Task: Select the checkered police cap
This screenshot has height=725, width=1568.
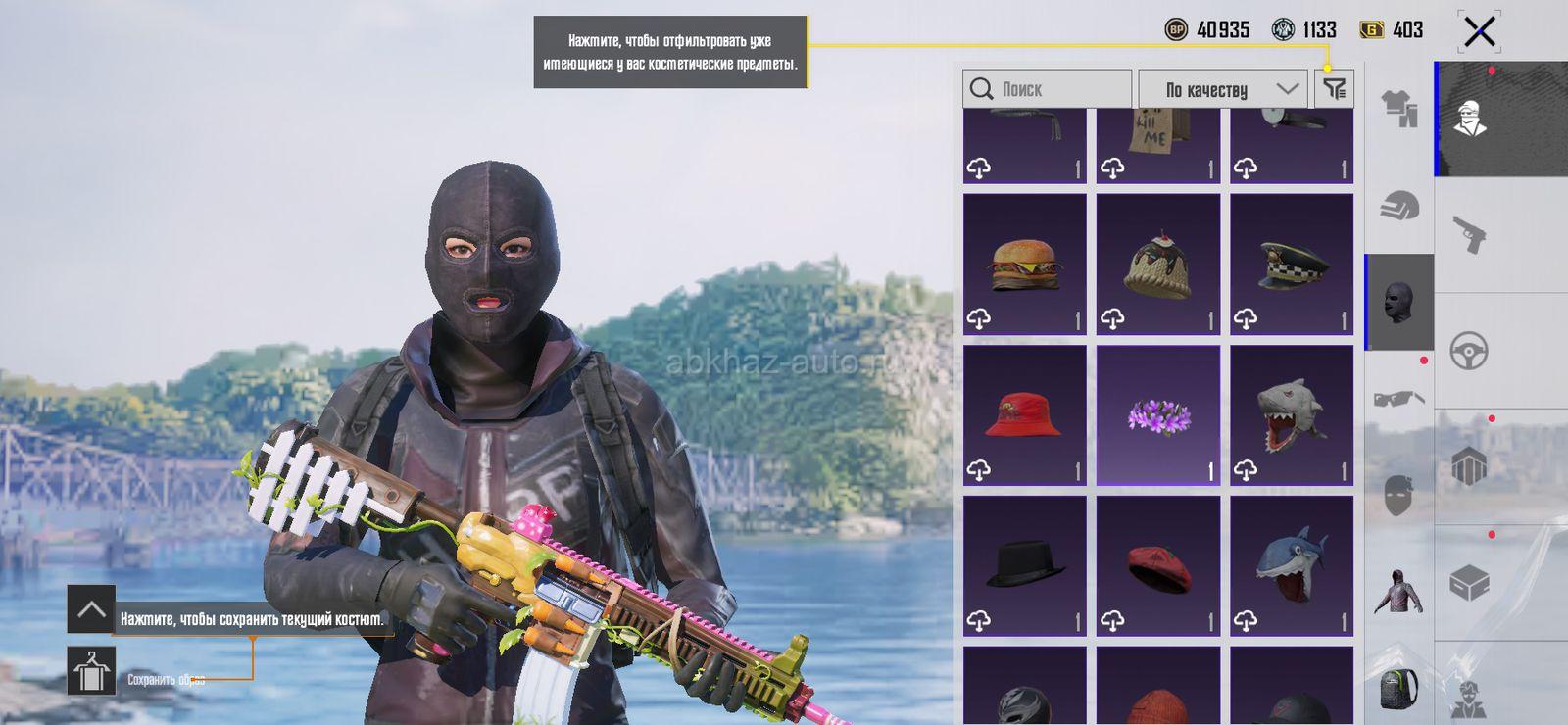Action: pos(1292,265)
